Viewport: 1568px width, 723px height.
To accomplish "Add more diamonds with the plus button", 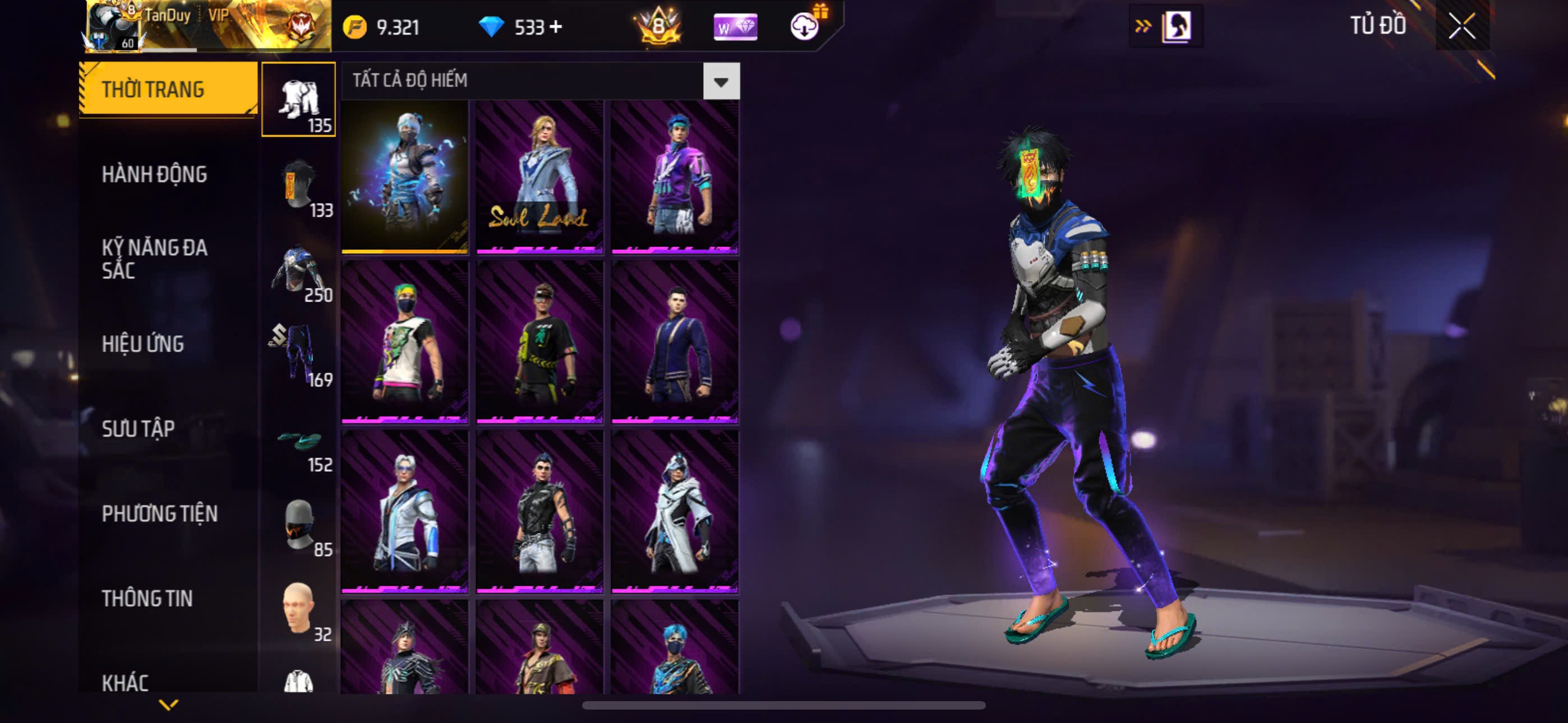I will [556, 27].
